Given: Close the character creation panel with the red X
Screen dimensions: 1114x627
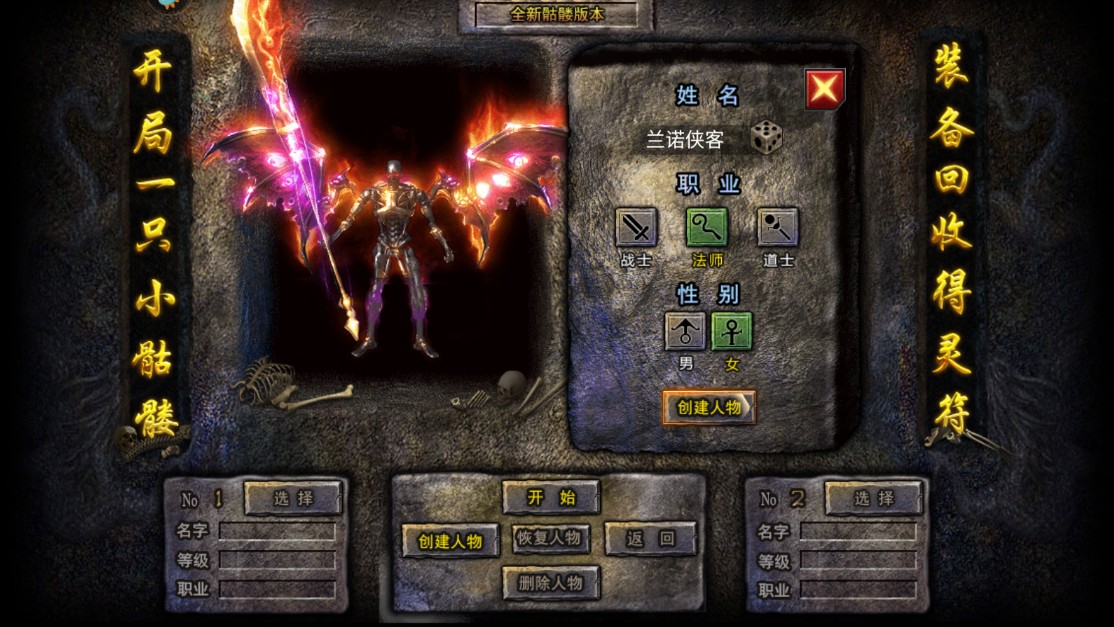Looking at the screenshot, I should (825, 89).
